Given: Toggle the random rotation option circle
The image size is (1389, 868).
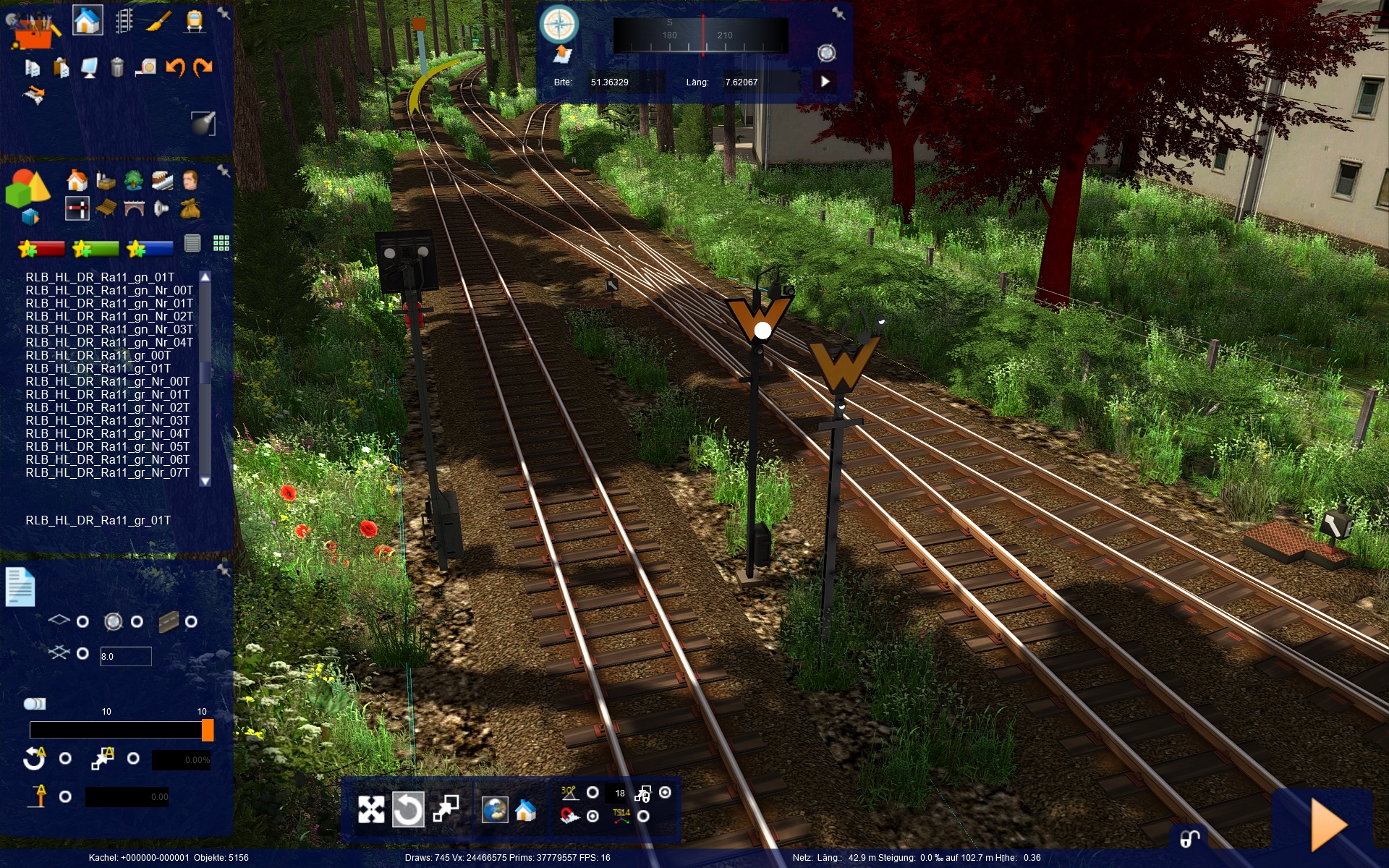Looking at the screenshot, I should pyautogui.click(x=65, y=758).
